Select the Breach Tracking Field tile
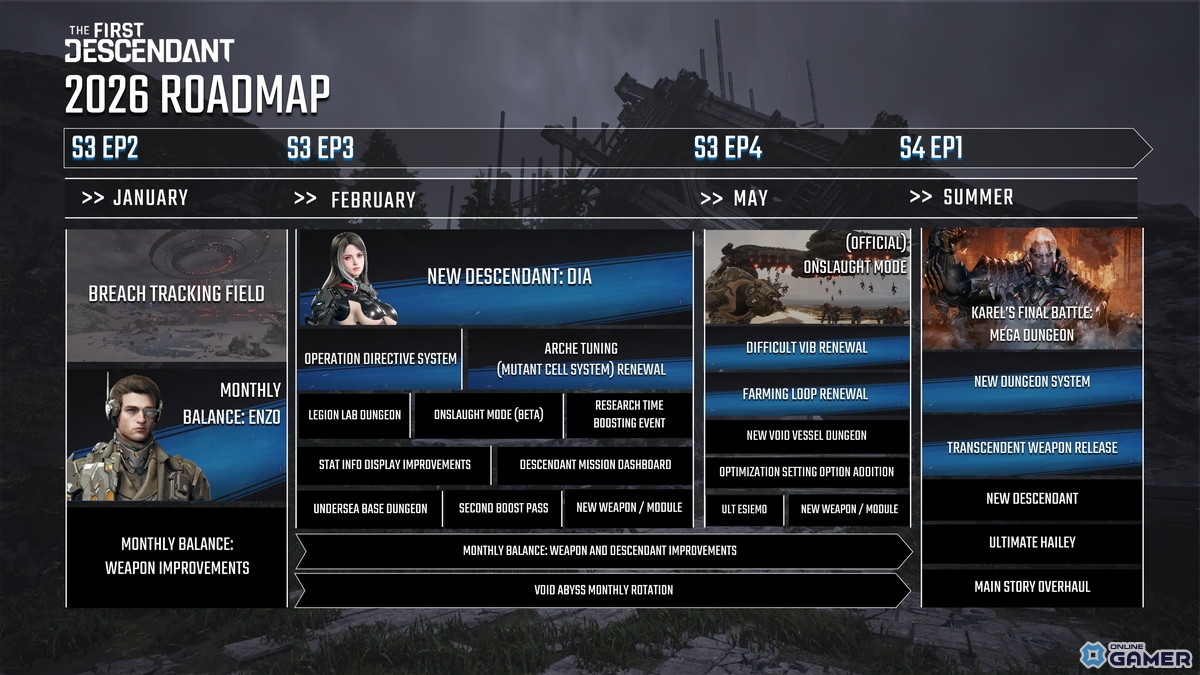 tap(176, 294)
